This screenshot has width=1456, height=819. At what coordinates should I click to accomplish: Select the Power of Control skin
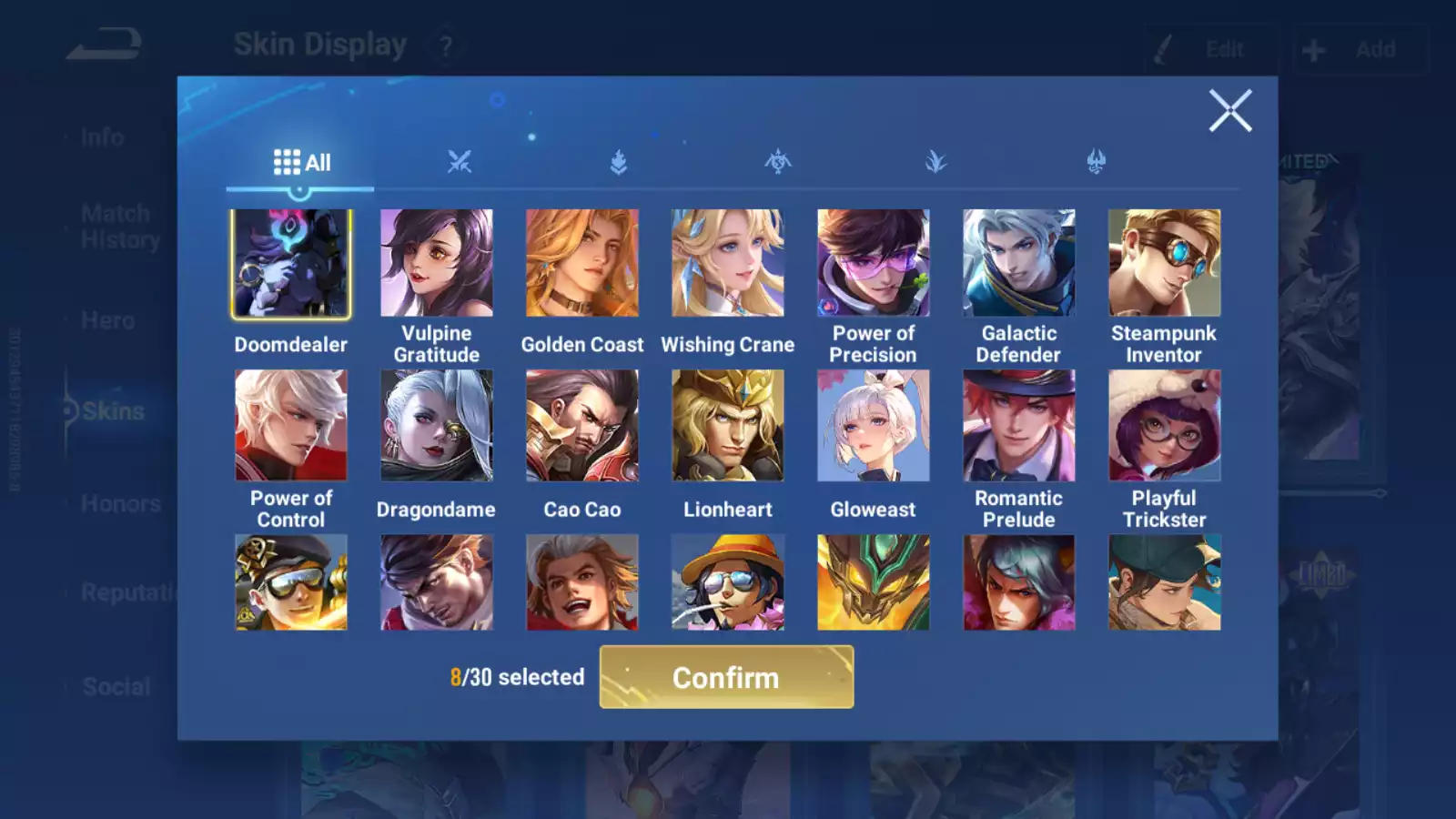coord(290,425)
